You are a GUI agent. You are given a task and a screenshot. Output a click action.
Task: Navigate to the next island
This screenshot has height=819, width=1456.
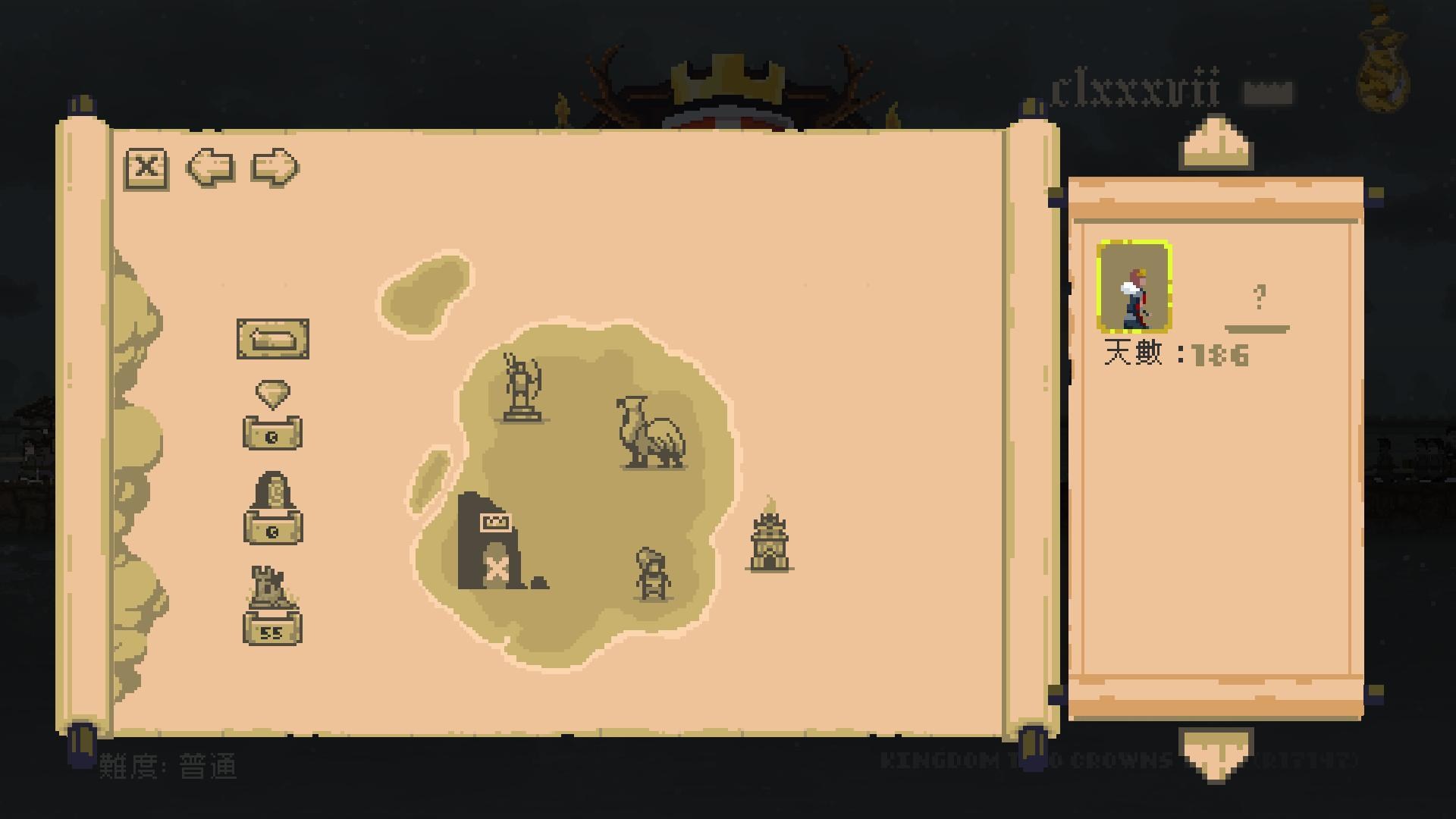point(275,168)
